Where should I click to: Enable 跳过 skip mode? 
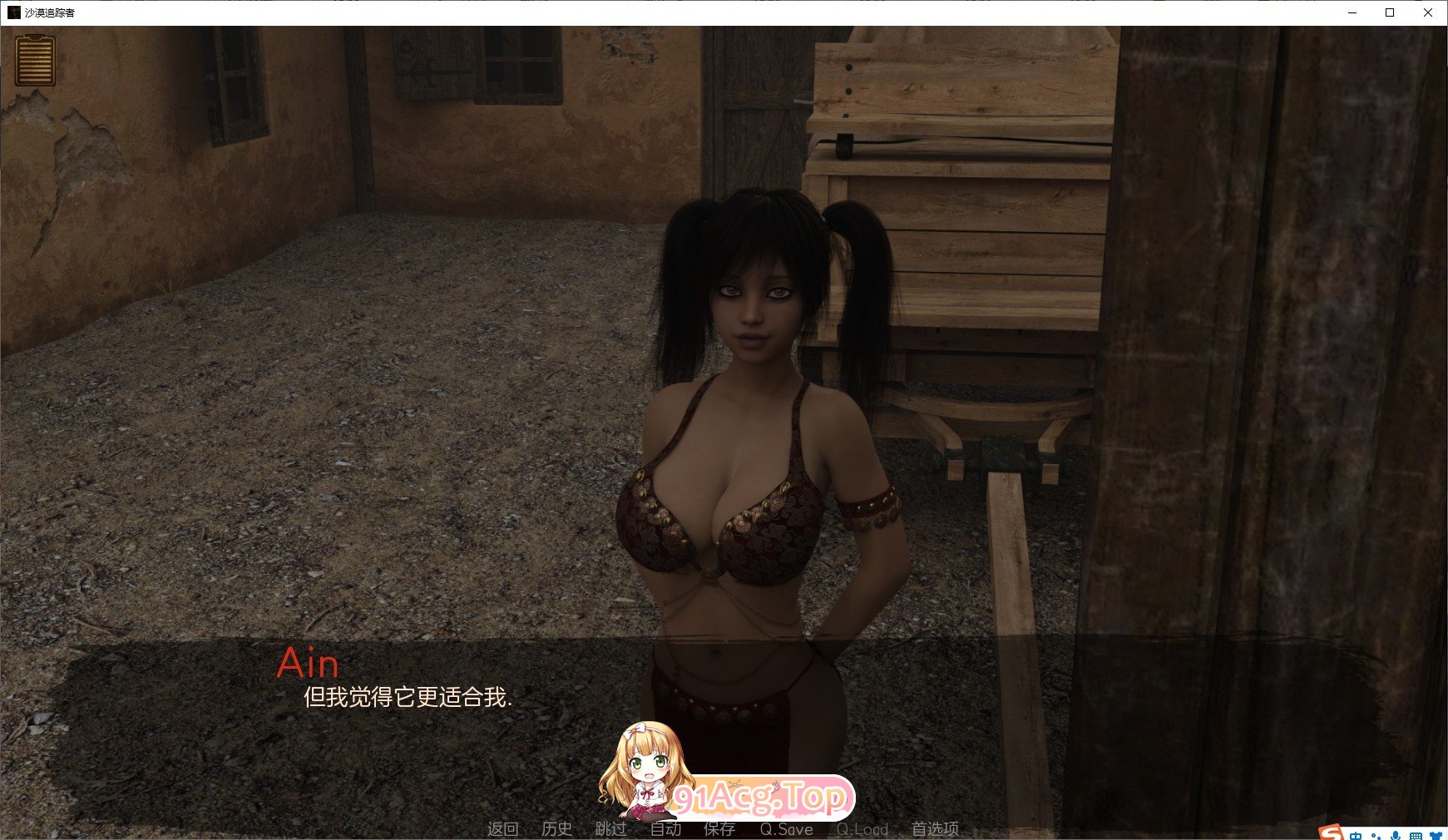610,828
